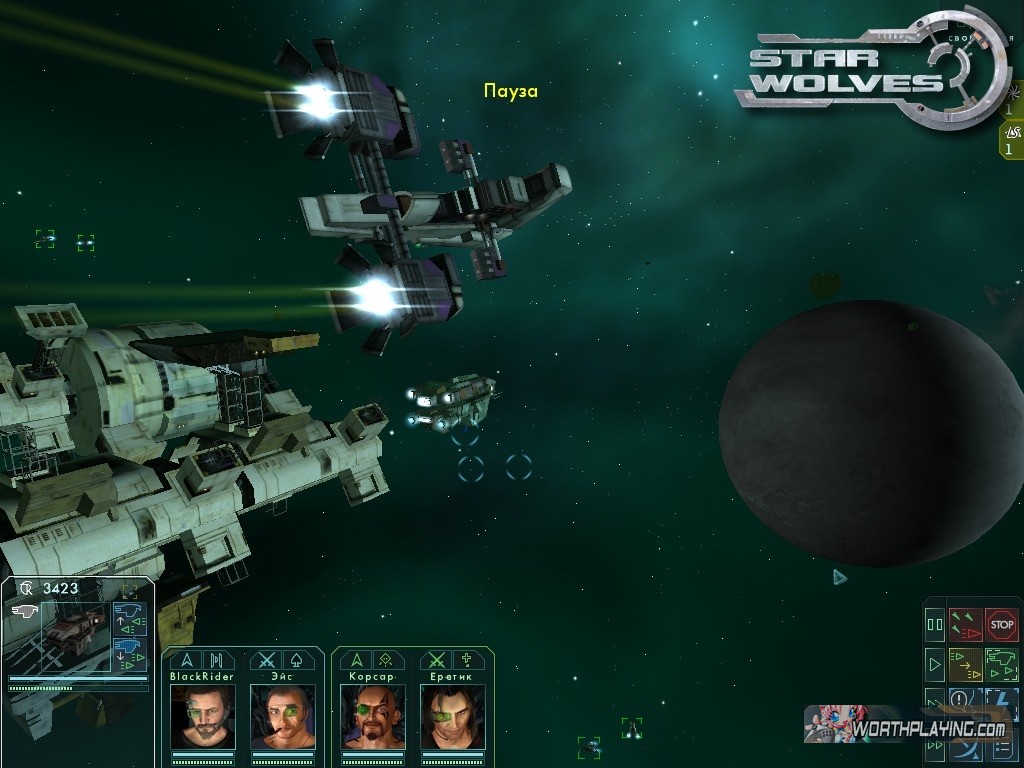Set normal speed with the play arrow
The width and height of the screenshot is (1024, 768).
(935, 663)
